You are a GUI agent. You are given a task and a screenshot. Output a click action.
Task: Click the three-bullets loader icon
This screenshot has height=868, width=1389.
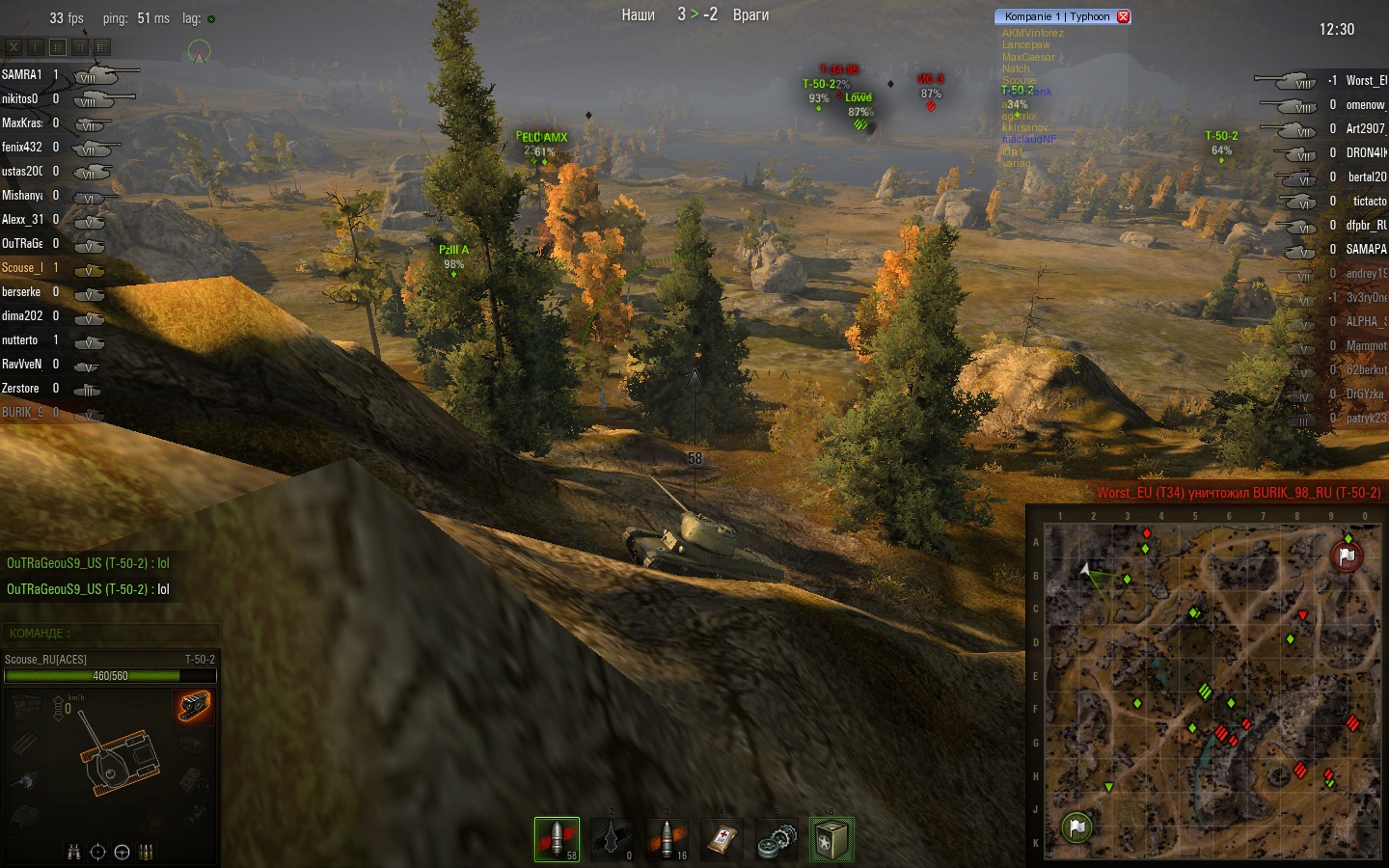pyautogui.click(x=147, y=852)
